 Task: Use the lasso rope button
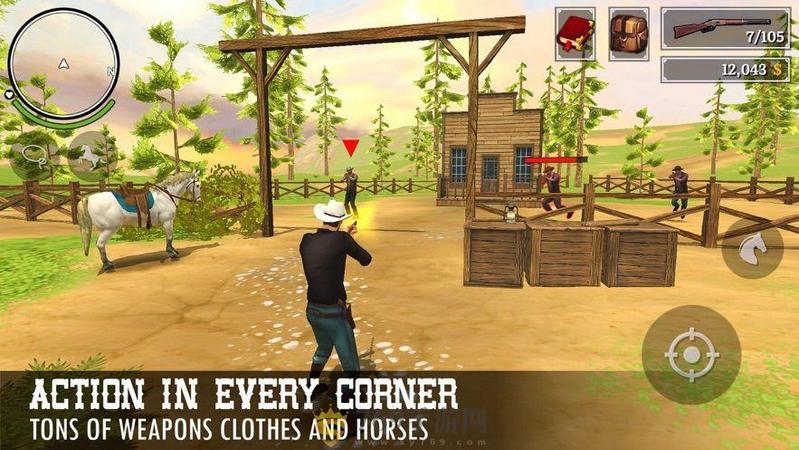[35, 156]
